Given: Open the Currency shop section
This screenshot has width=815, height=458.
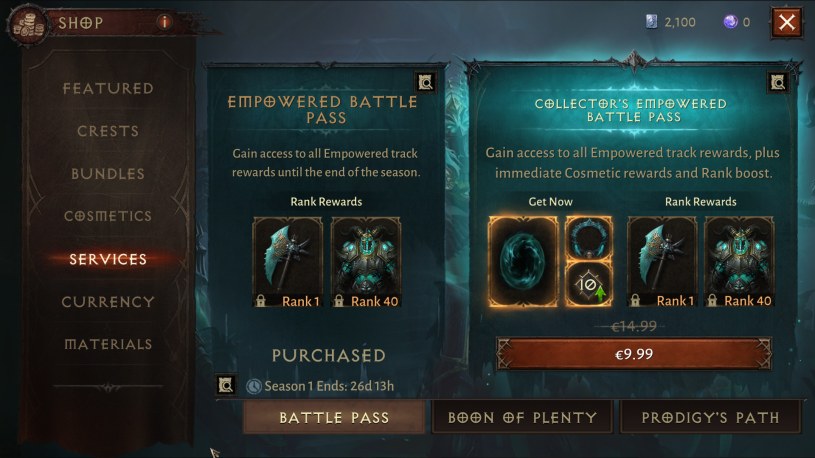Looking at the screenshot, I should click(x=108, y=302).
